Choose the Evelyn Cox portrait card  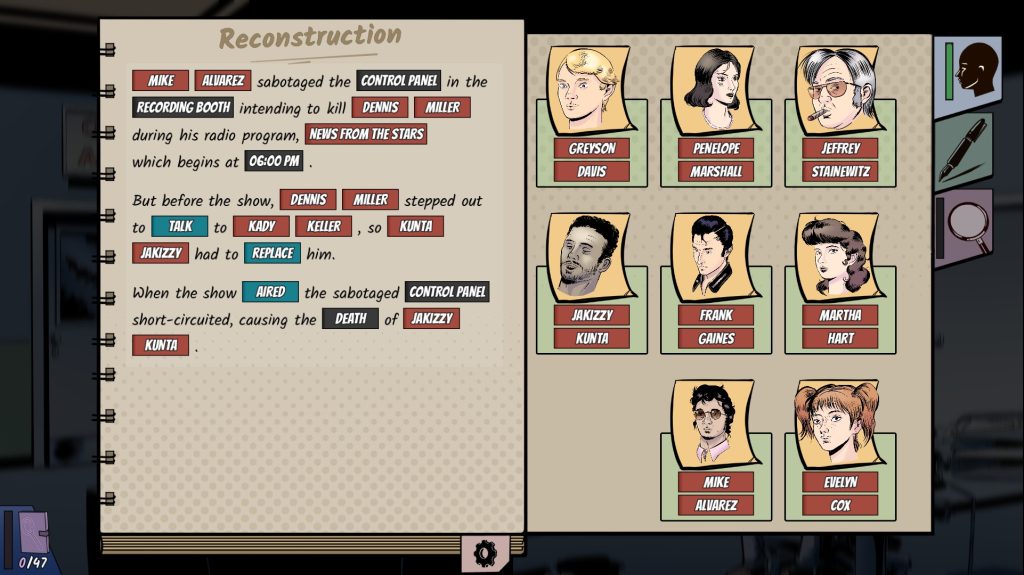point(840,449)
